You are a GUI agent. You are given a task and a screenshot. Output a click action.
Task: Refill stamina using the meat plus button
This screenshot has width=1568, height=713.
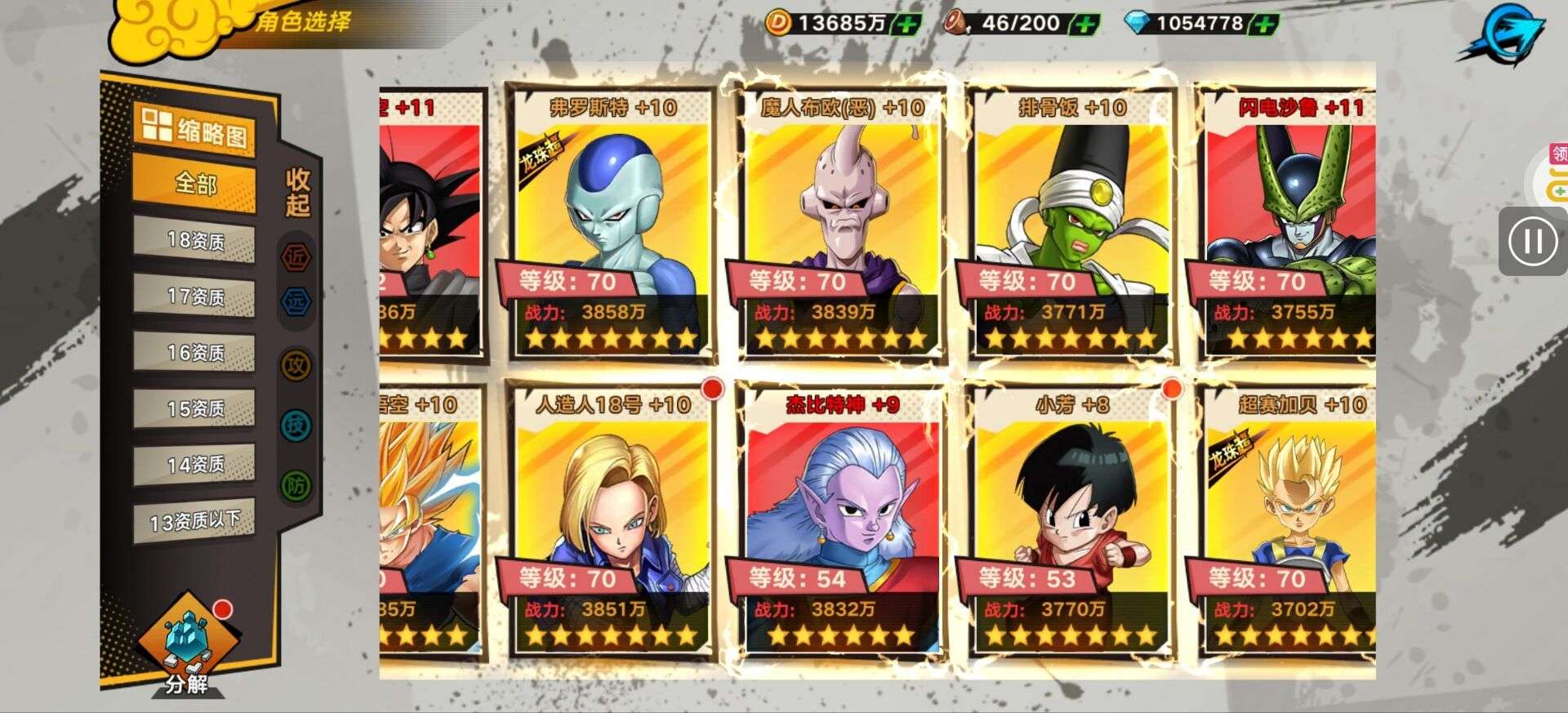(x=1085, y=24)
